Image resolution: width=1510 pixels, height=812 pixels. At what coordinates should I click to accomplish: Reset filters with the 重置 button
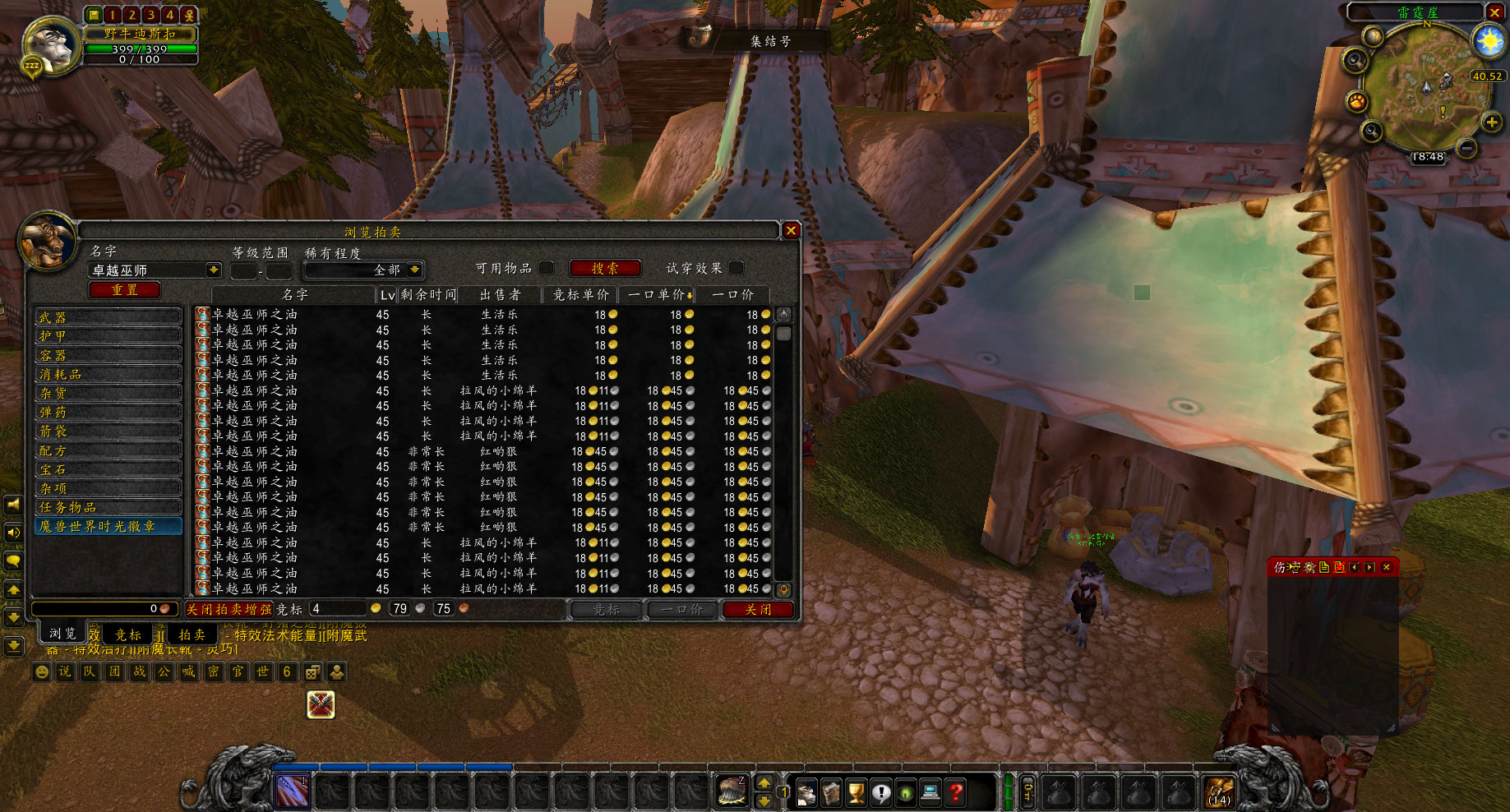124,289
